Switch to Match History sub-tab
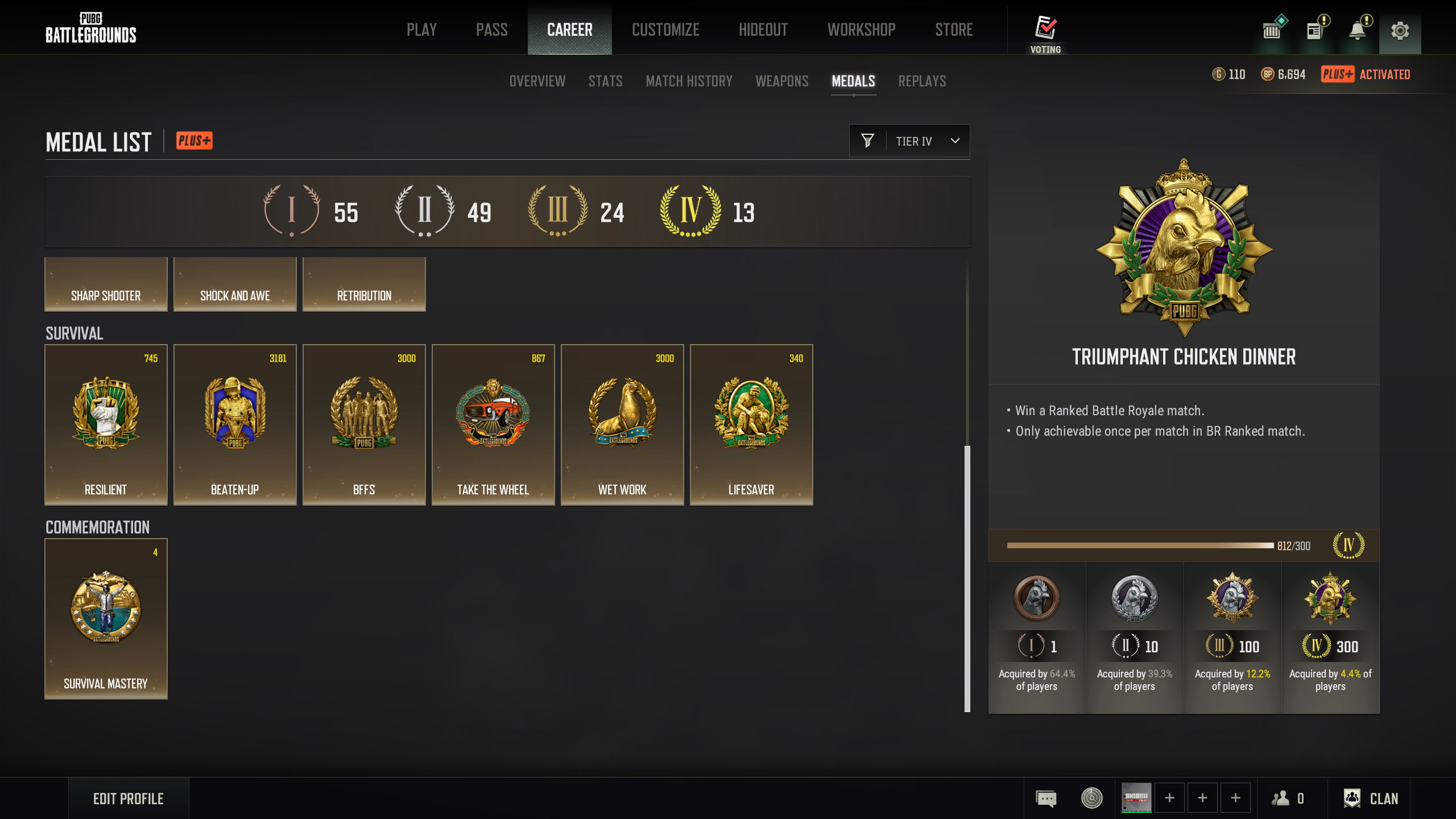 pos(689,81)
